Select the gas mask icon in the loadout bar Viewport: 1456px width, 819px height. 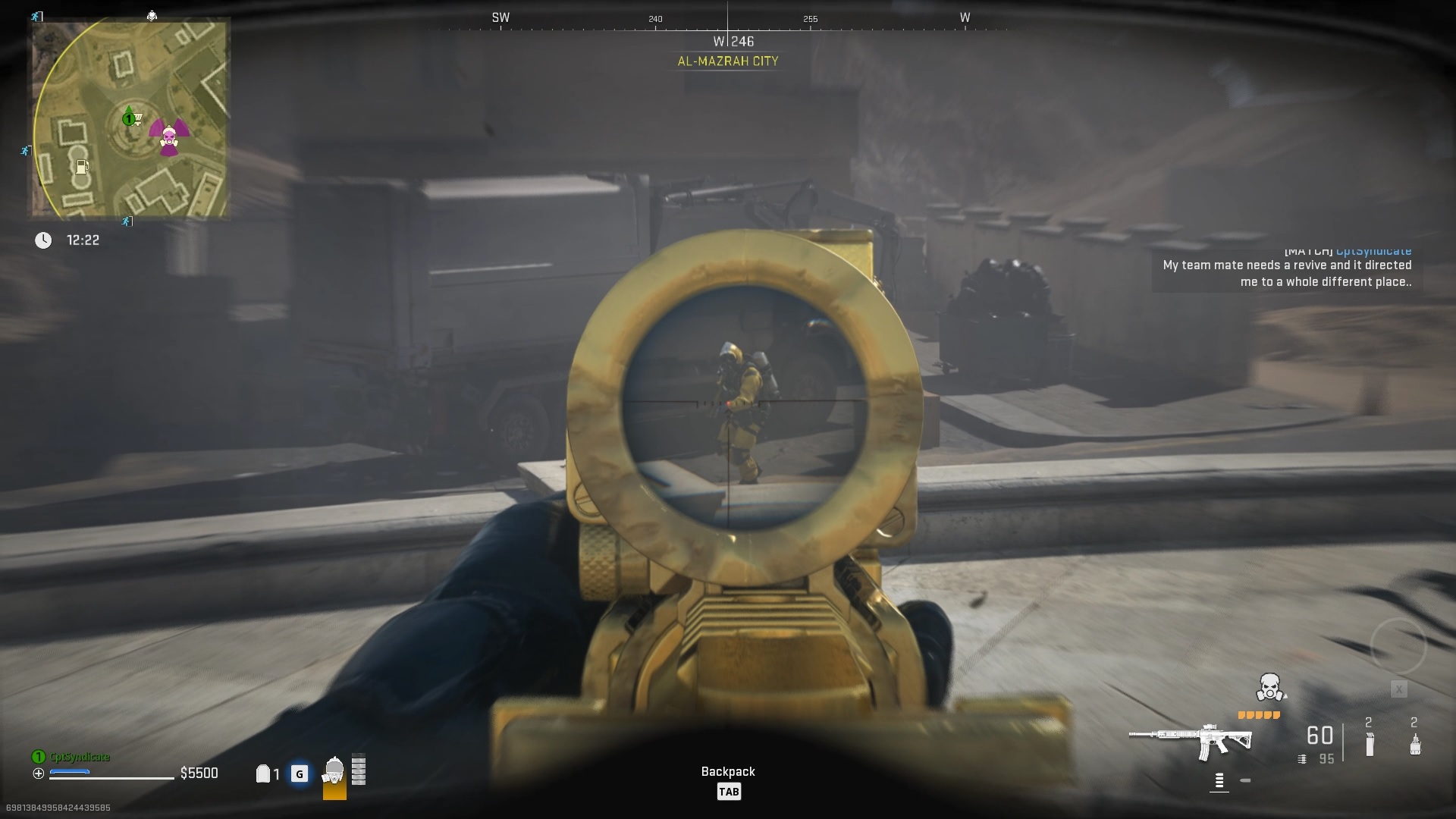pyautogui.click(x=334, y=770)
